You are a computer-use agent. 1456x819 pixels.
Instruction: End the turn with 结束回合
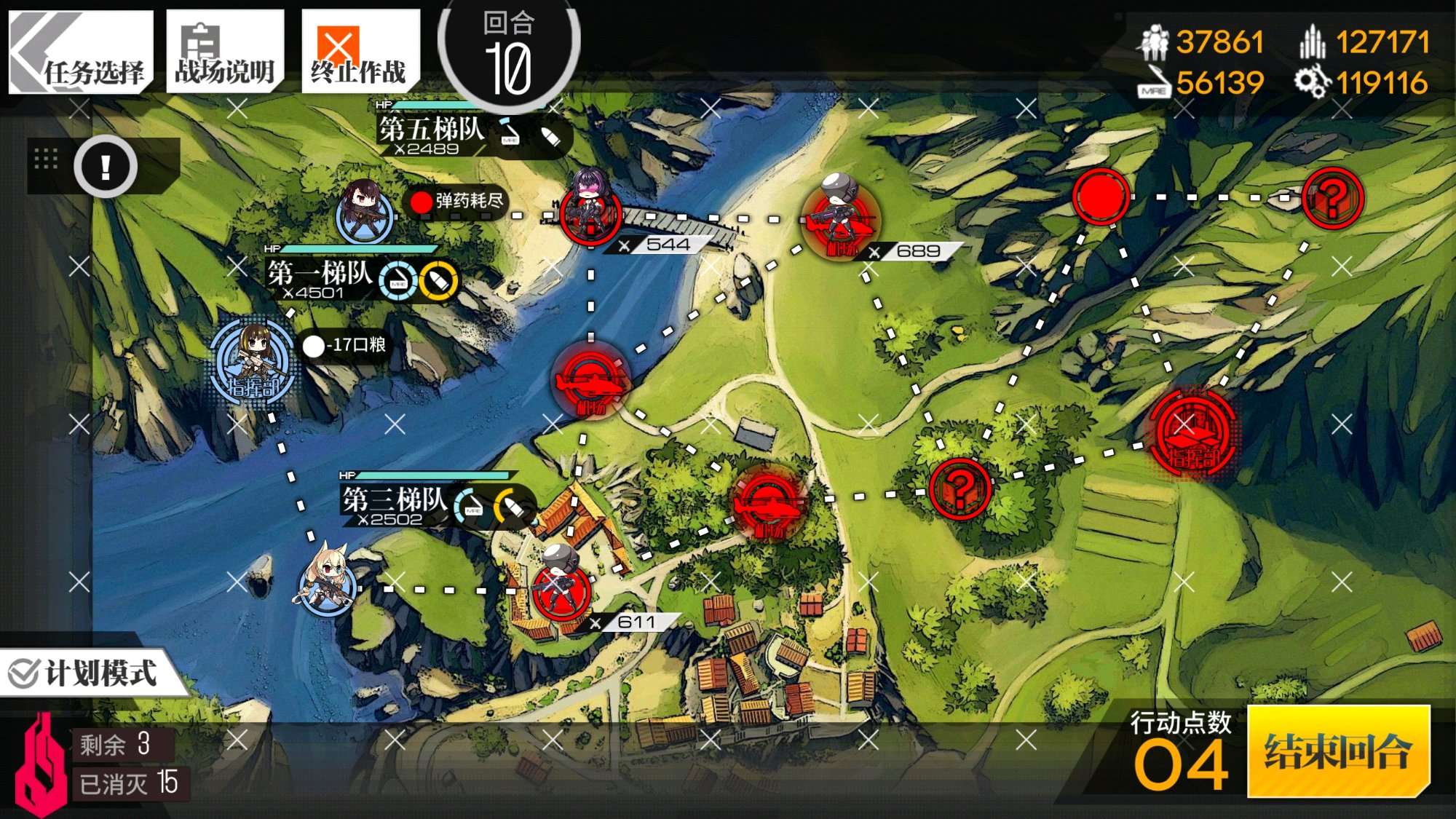[x=1338, y=751]
